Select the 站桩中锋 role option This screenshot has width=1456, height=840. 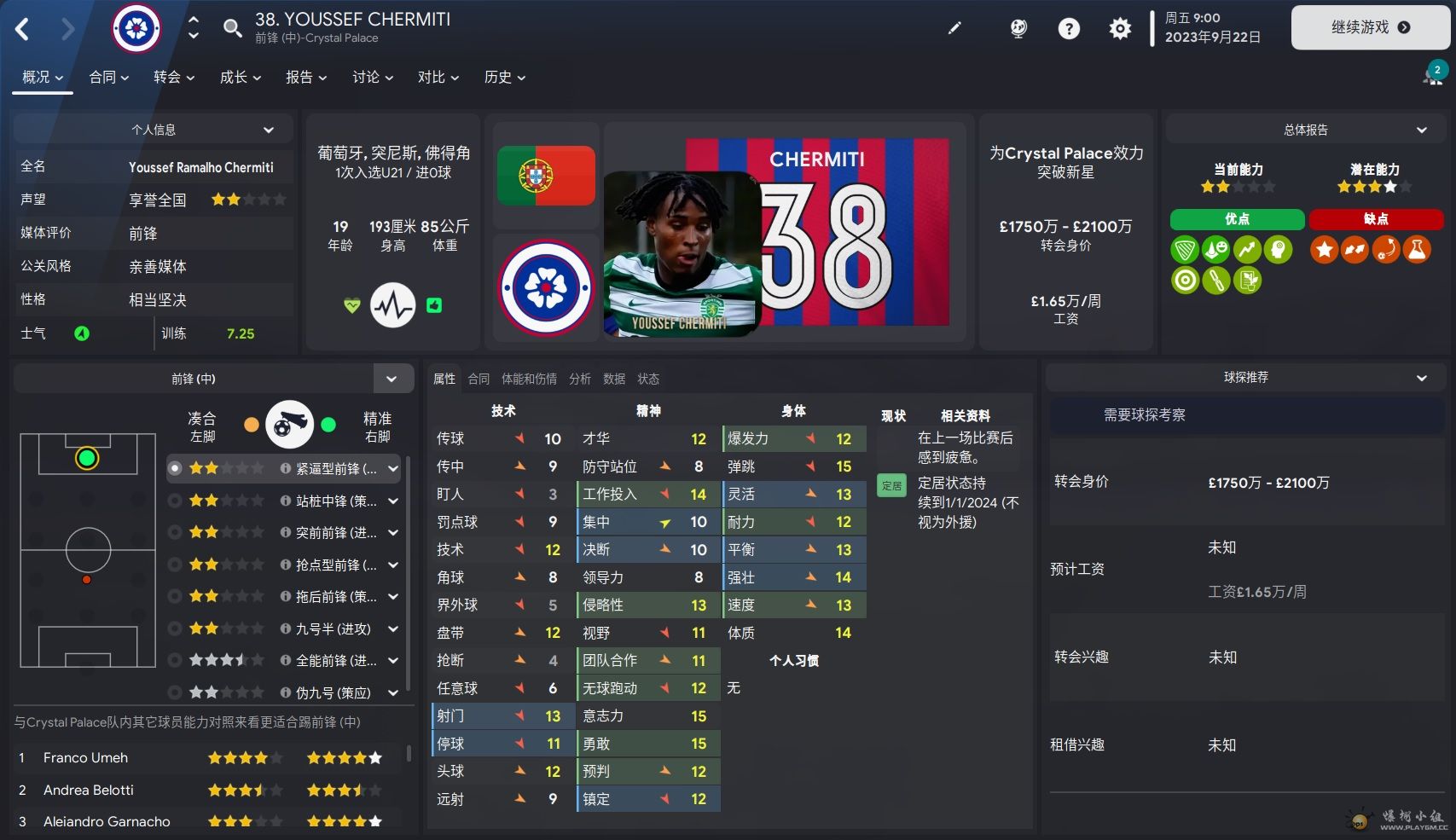coord(334,501)
